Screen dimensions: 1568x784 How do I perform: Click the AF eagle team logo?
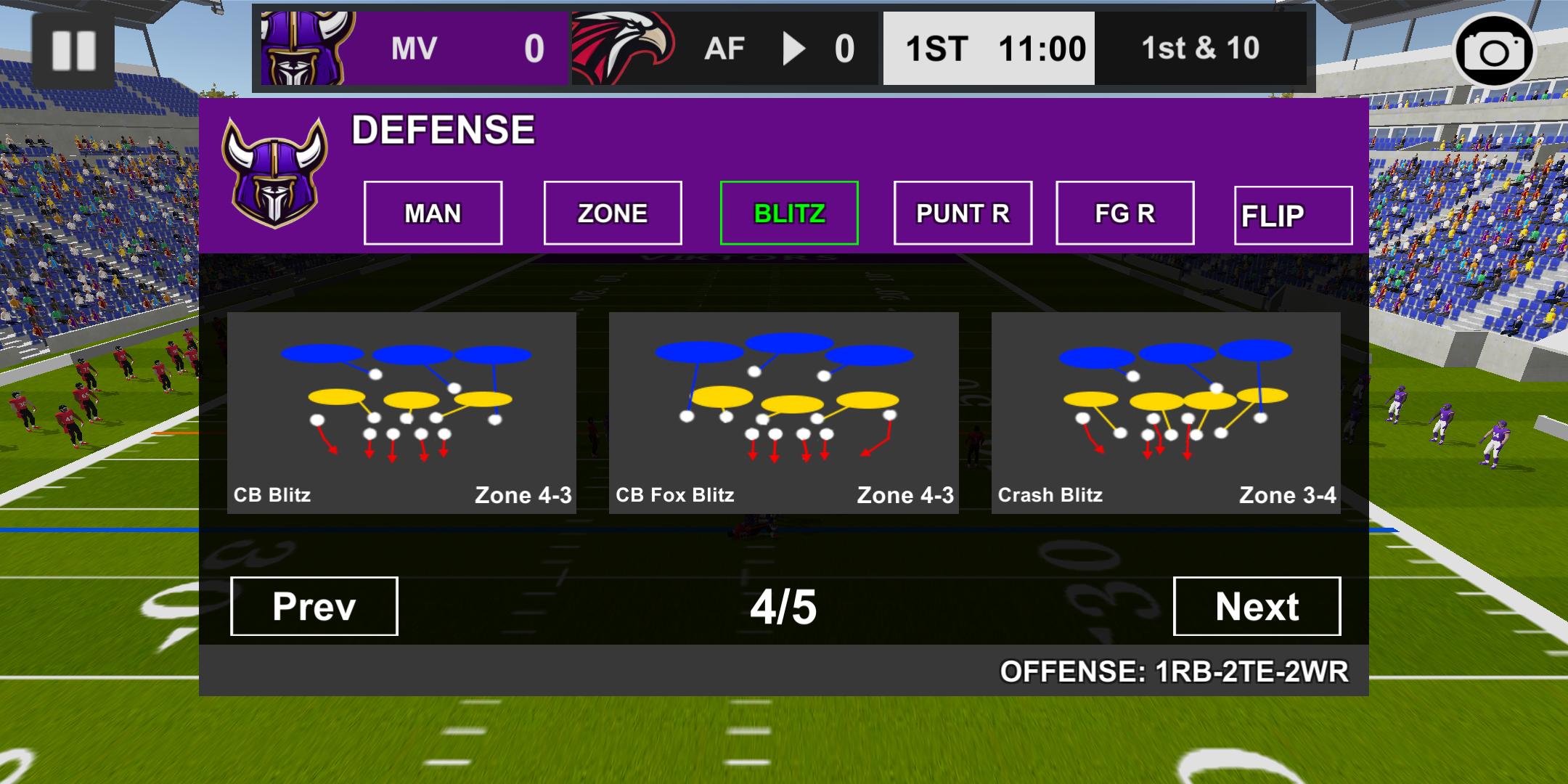pyautogui.click(x=621, y=49)
